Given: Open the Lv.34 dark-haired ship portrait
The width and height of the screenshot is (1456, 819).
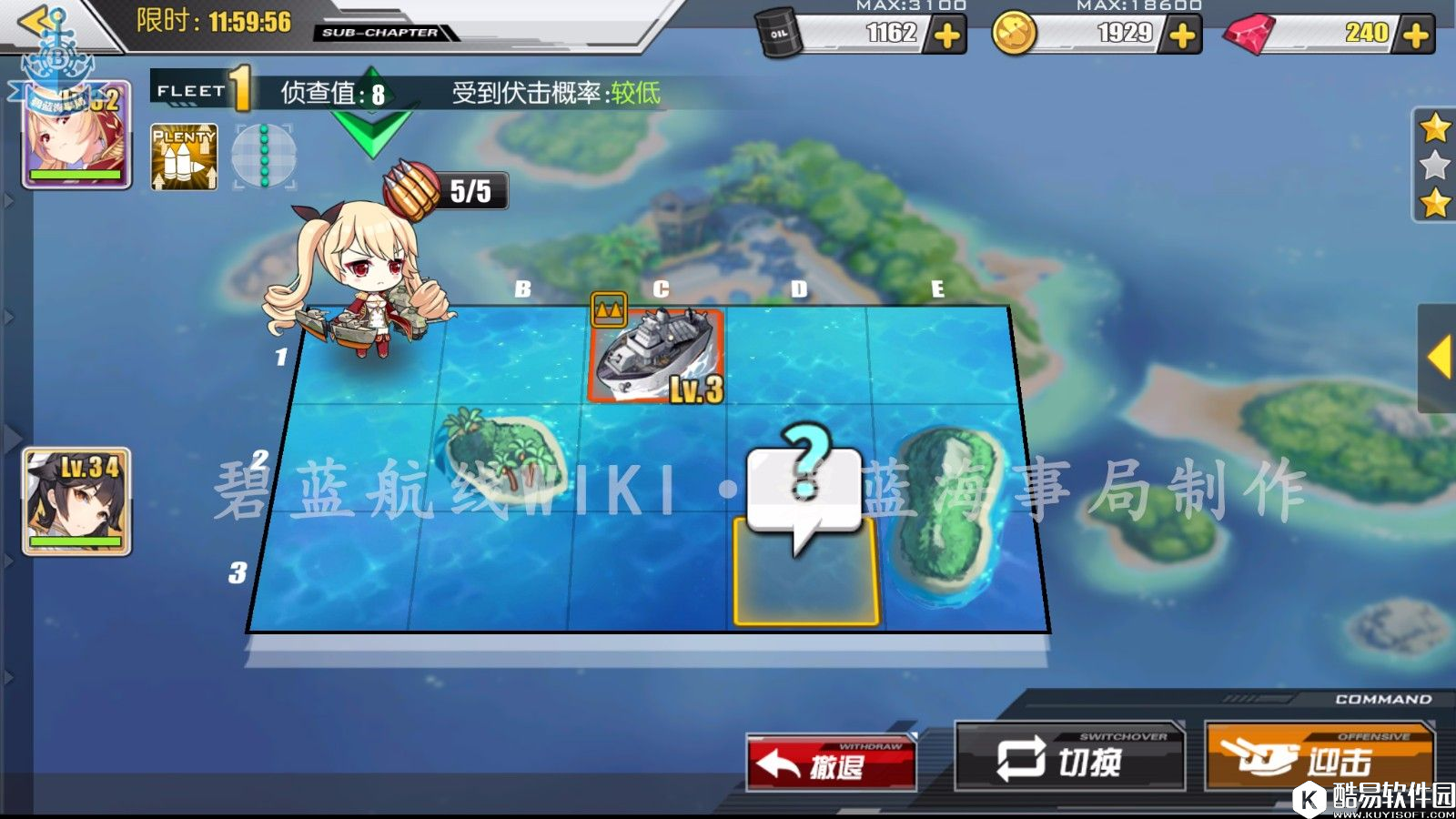Looking at the screenshot, I should click(76, 501).
